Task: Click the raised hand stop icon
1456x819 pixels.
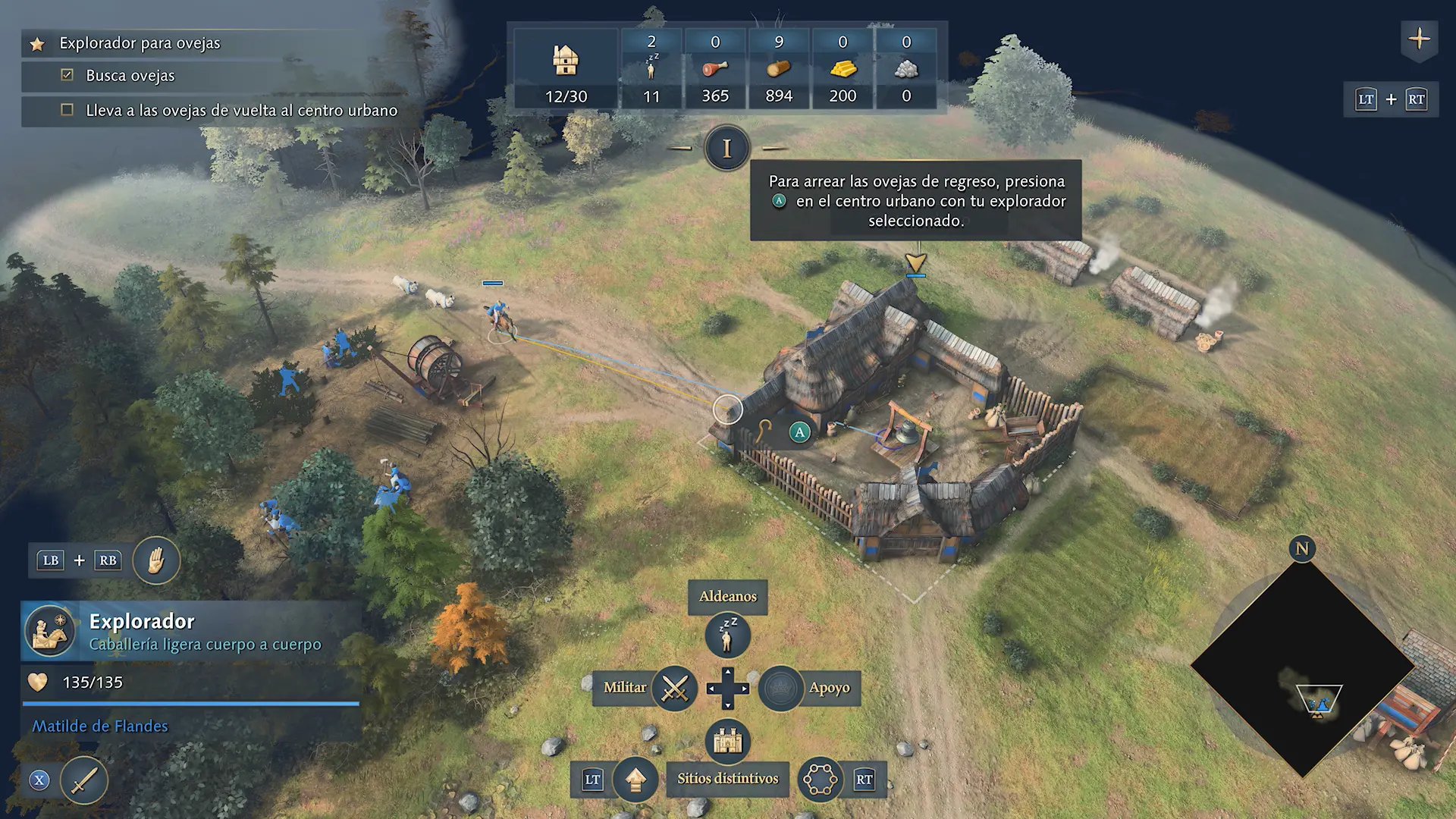Action: (156, 561)
